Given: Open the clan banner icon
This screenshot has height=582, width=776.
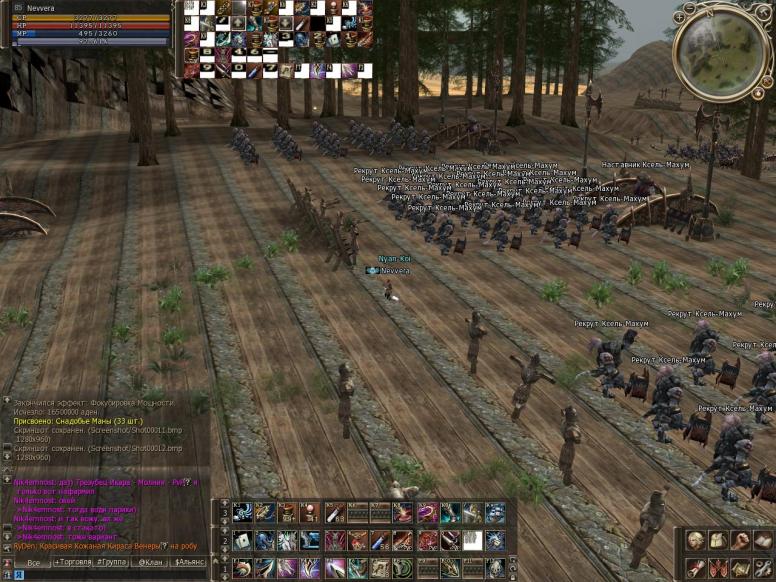Looking at the screenshot, I should (x=717, y=567).
